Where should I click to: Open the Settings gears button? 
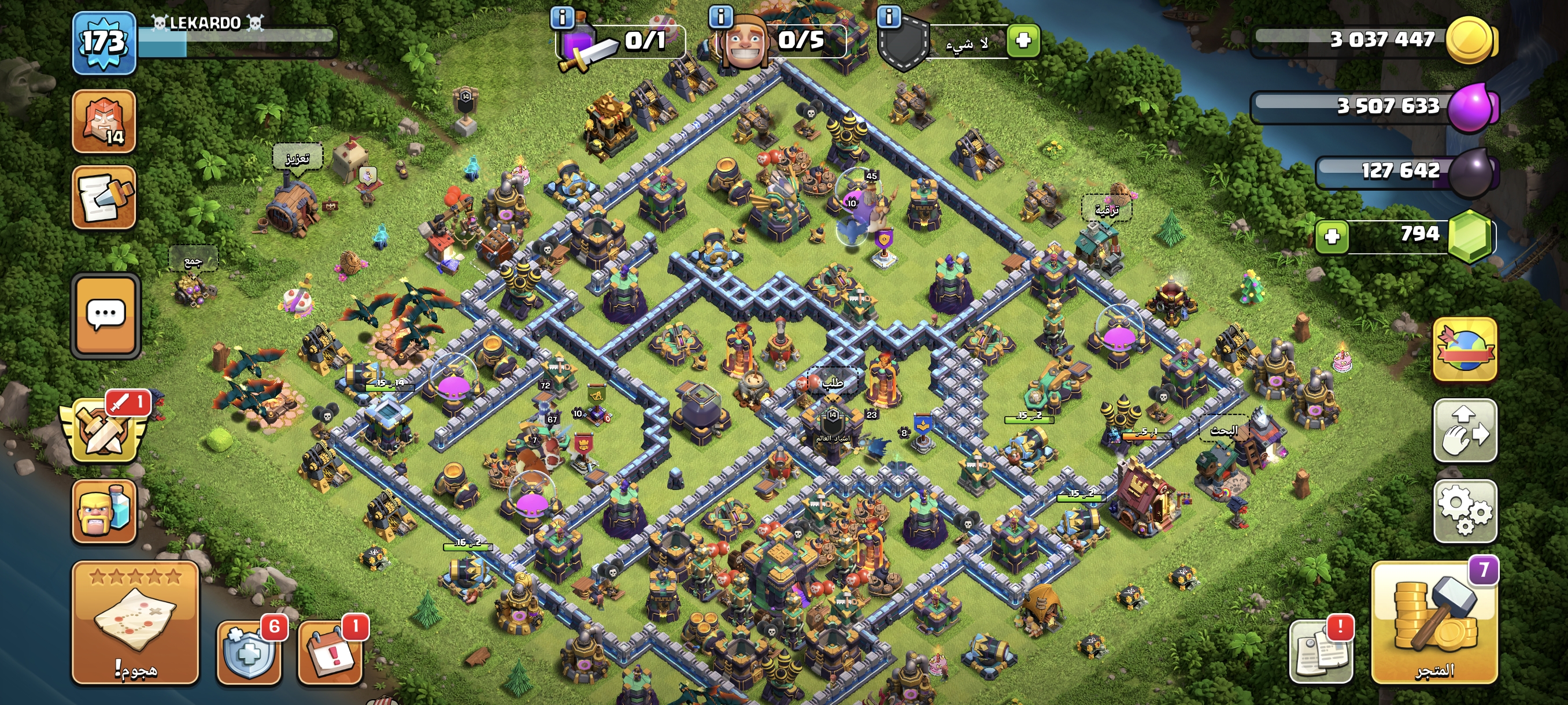click(x=1465, y=511)
